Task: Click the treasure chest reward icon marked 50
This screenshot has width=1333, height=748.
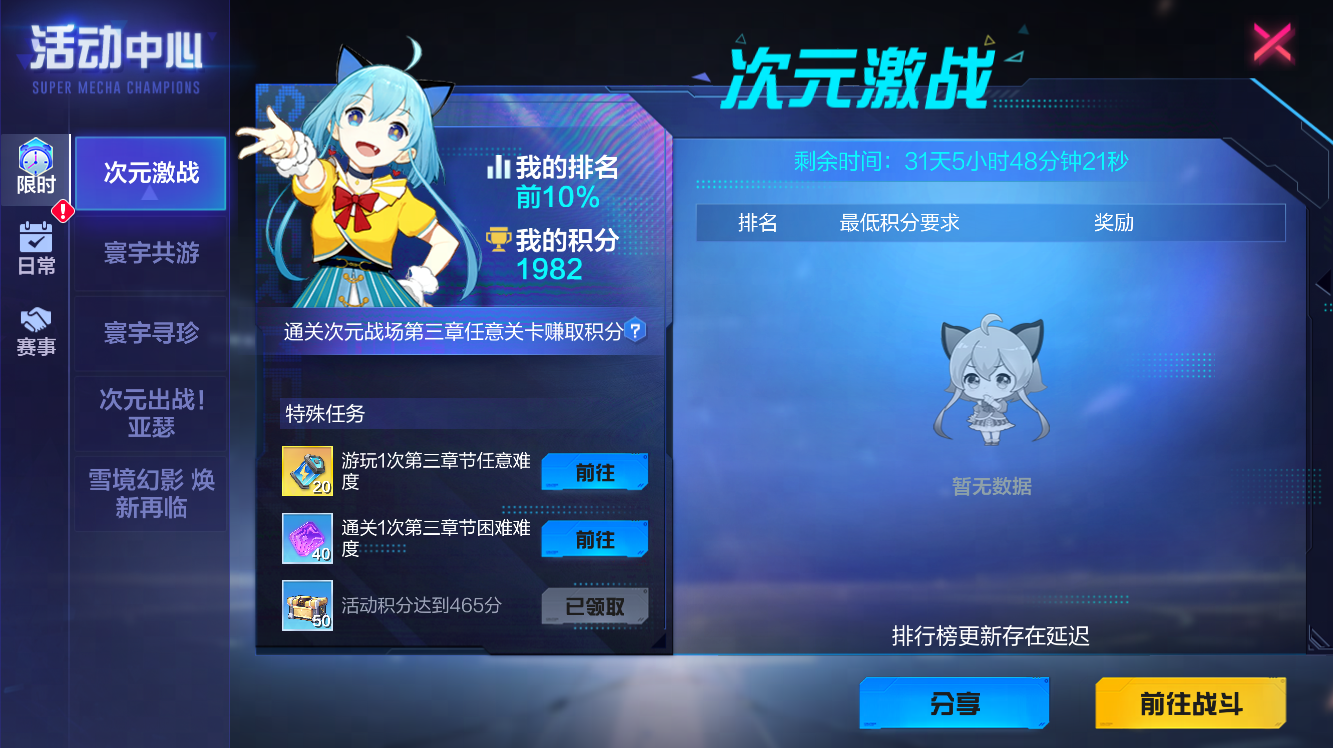Action: (307, 605)
